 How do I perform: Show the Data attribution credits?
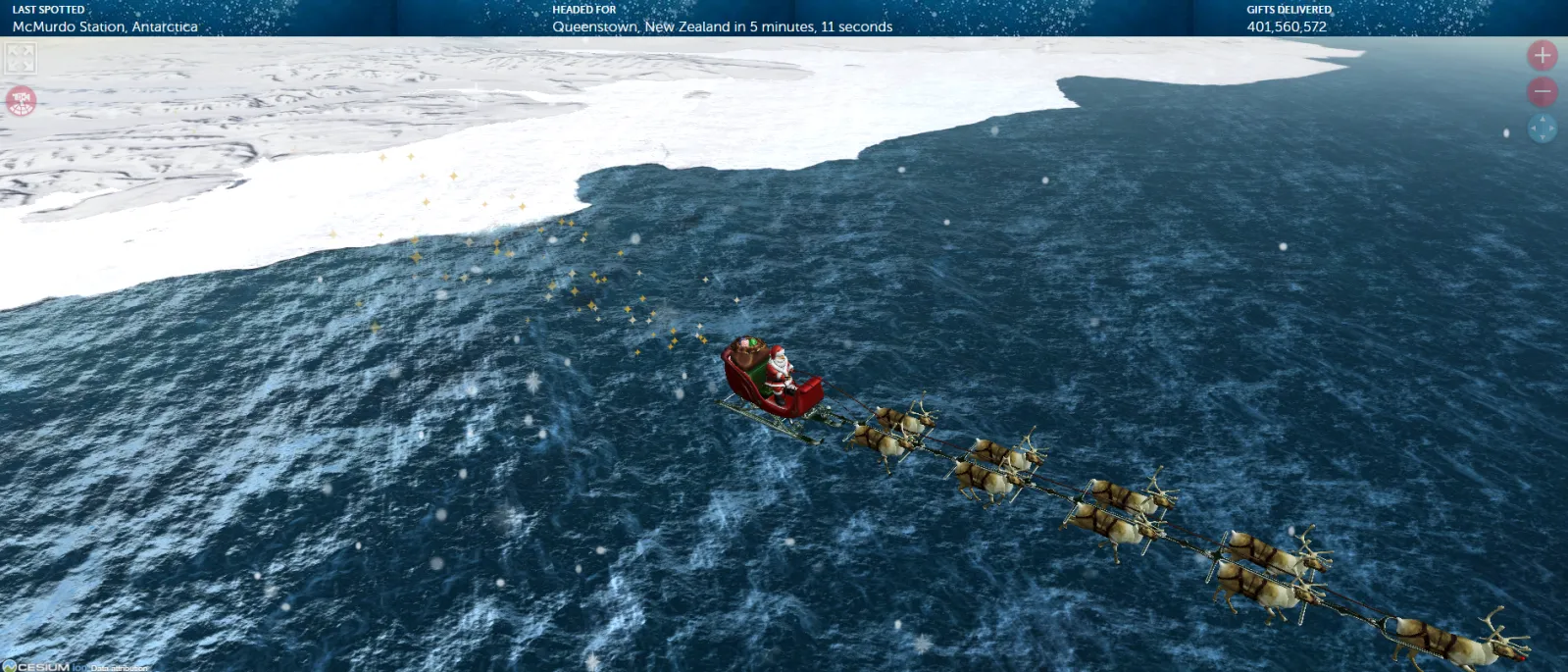click(119, 668)
